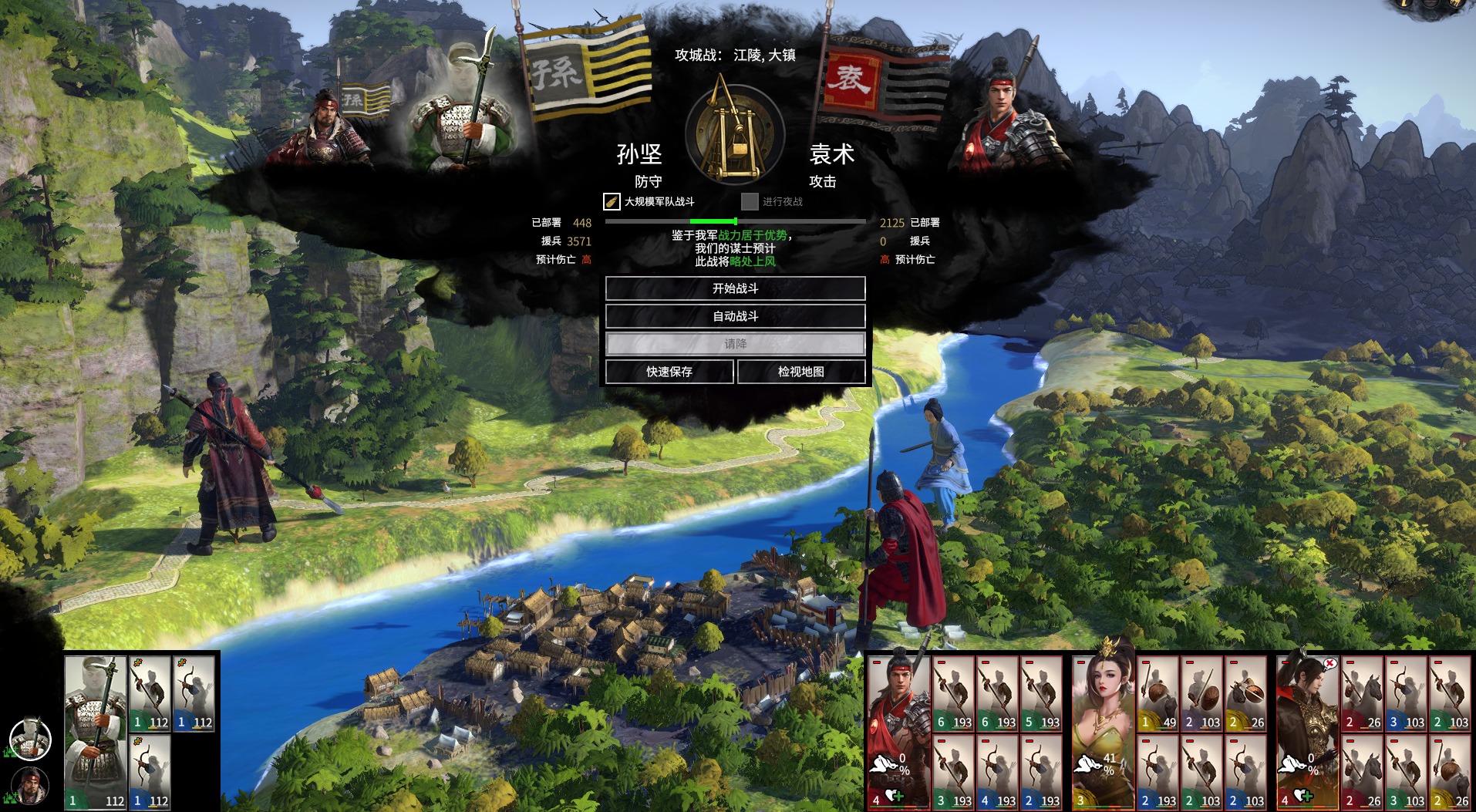Click the 快速保存 quick save button

coord(669,372)
